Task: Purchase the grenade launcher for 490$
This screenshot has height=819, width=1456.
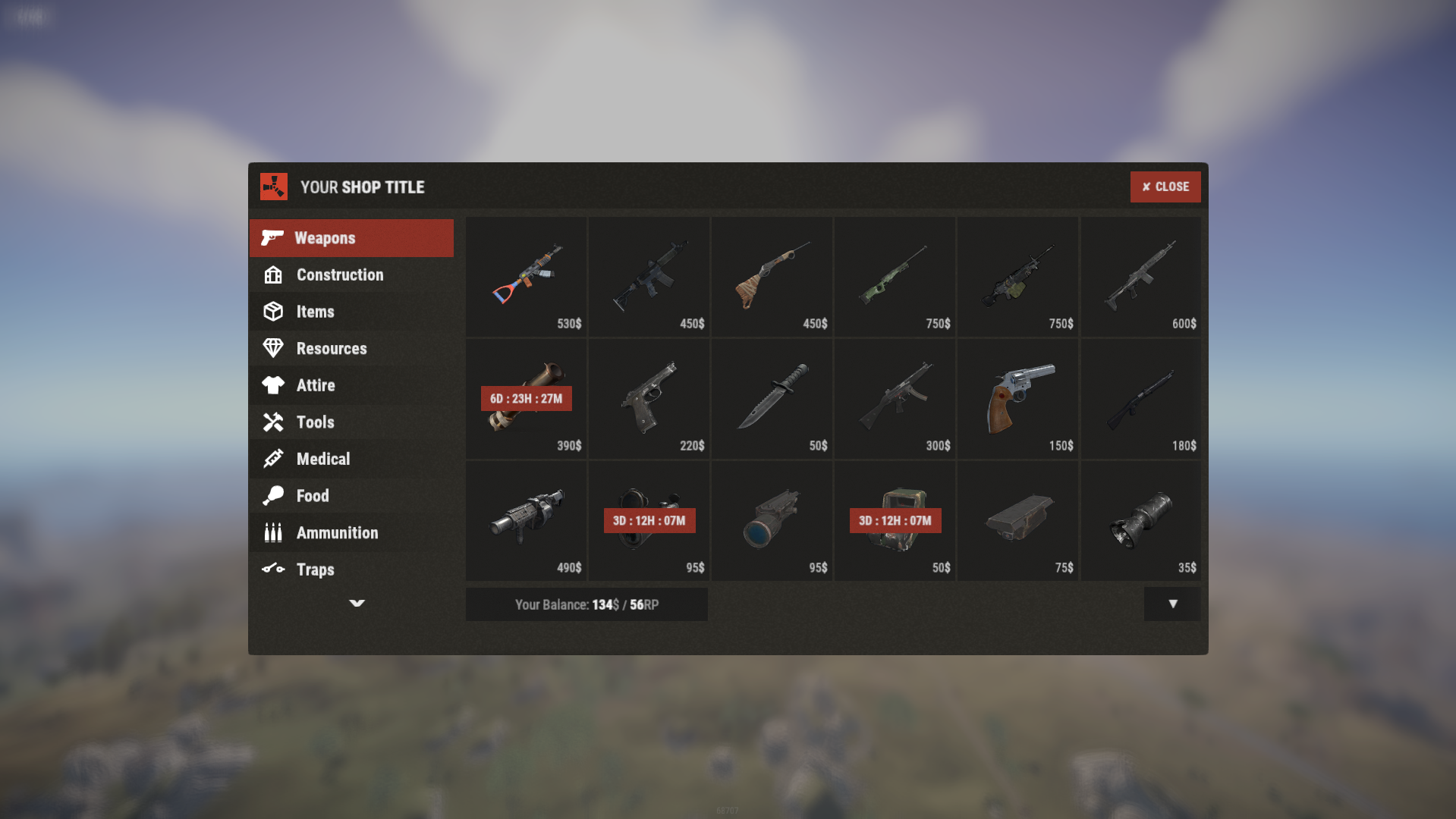Action: tap(527, 521)
